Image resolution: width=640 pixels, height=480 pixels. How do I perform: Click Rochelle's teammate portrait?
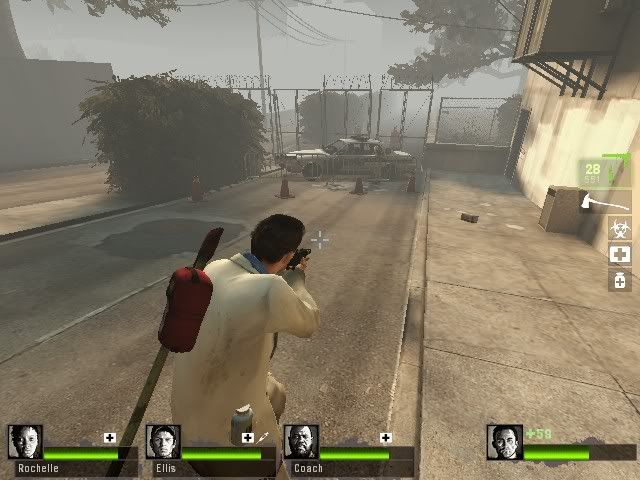pyautogui.click(x=25, y=442)
